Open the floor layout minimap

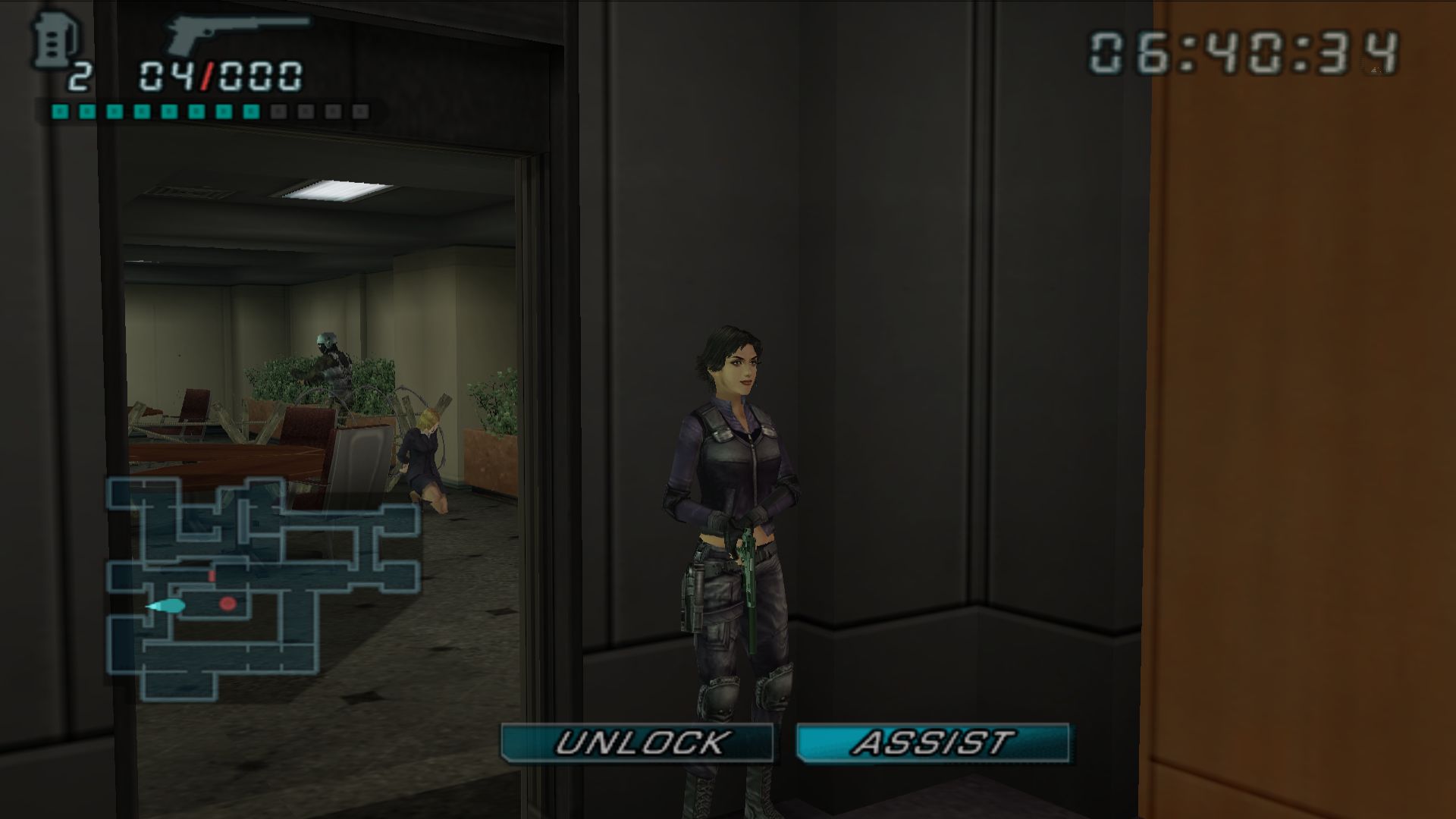click(x=262, y=588)
